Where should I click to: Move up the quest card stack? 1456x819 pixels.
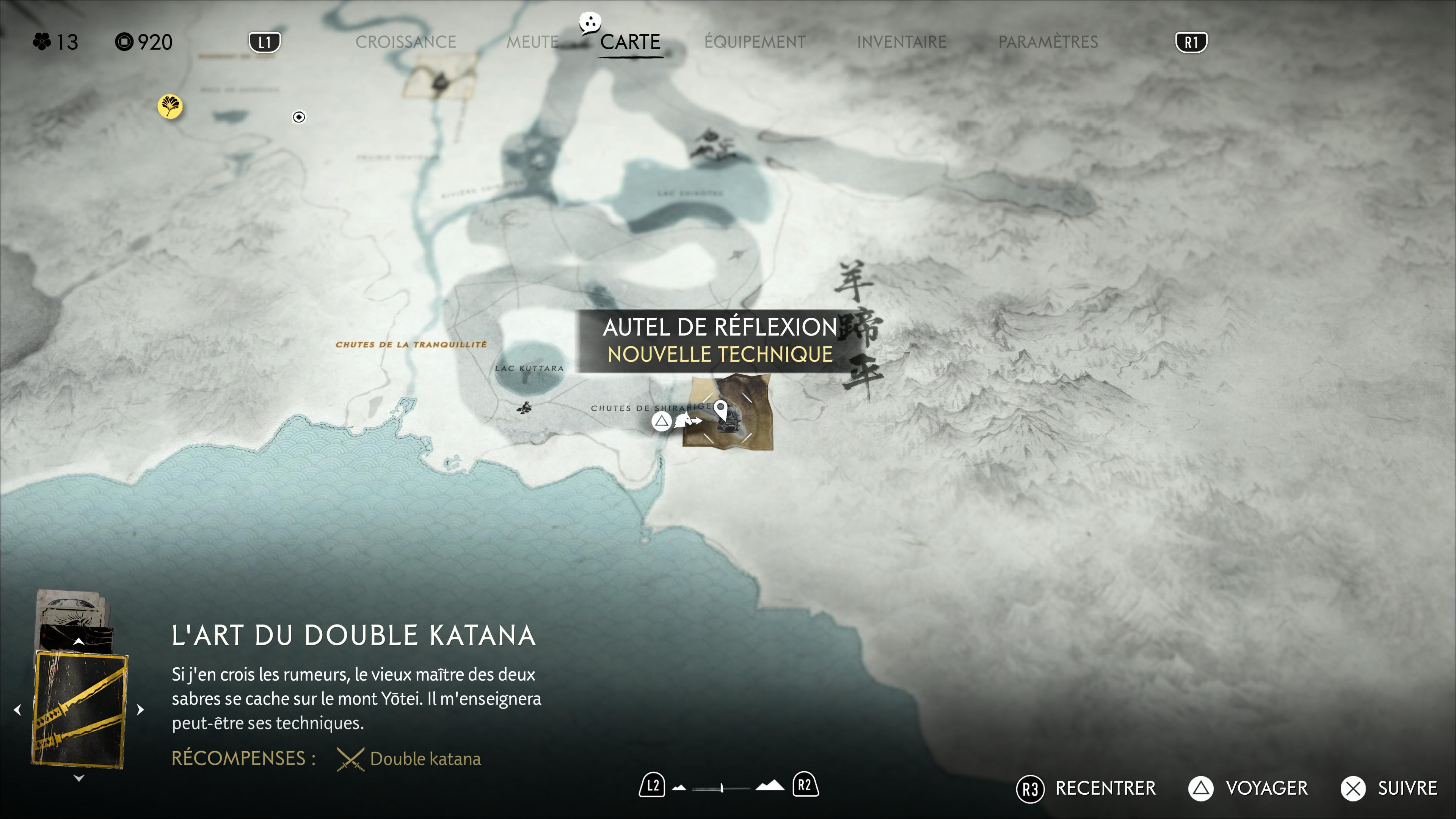pos(79,642)
